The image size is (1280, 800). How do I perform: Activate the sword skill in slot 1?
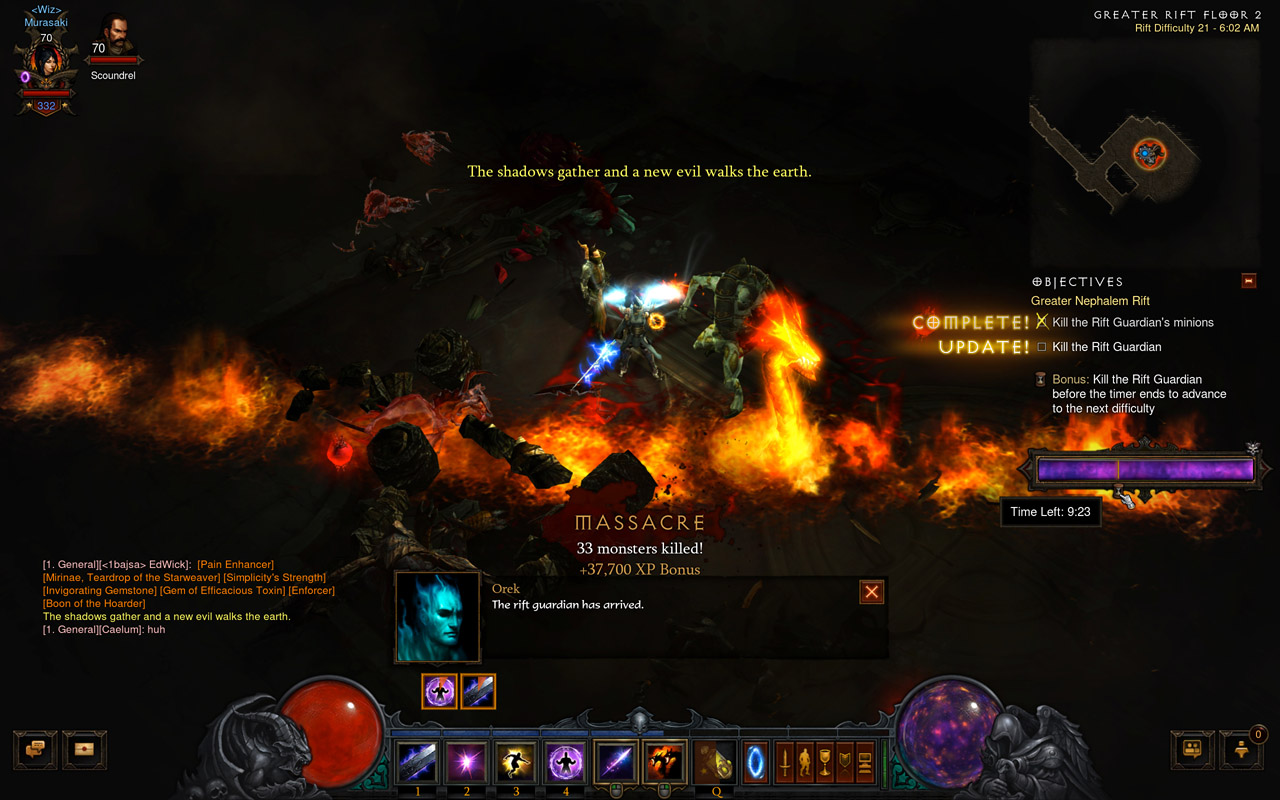[x=417, y=763]
